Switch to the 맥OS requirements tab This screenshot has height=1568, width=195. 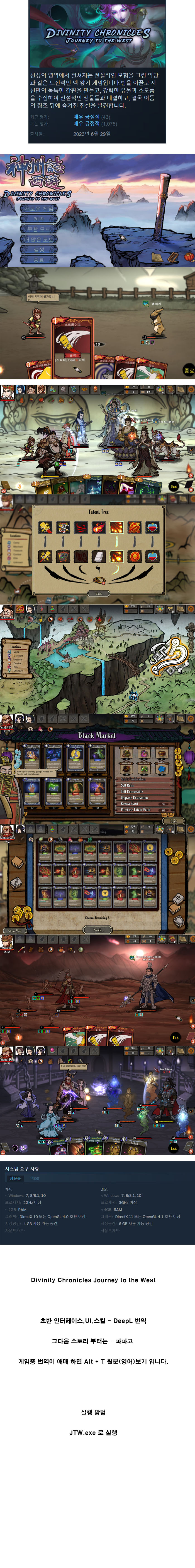tap(35, 1178)
